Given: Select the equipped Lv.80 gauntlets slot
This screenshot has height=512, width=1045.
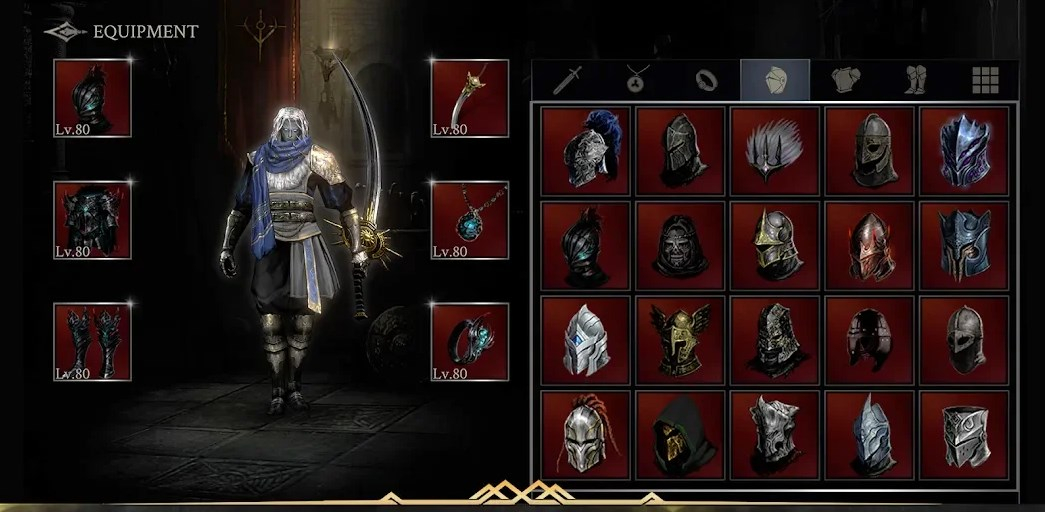Looking at the screenshot, I should click(x=92, y=342).
